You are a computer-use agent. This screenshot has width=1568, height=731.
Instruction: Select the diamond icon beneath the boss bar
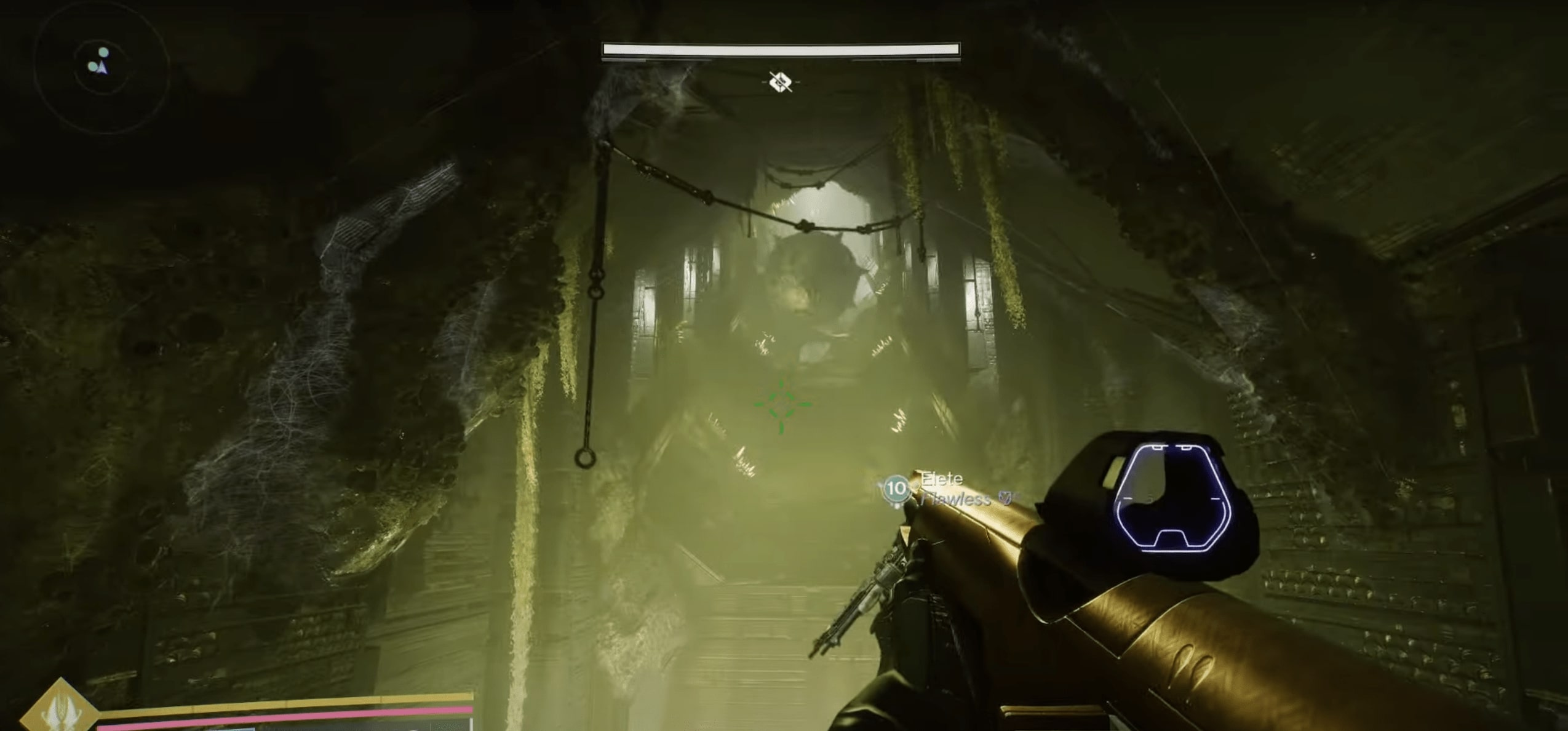coord(781,81)
